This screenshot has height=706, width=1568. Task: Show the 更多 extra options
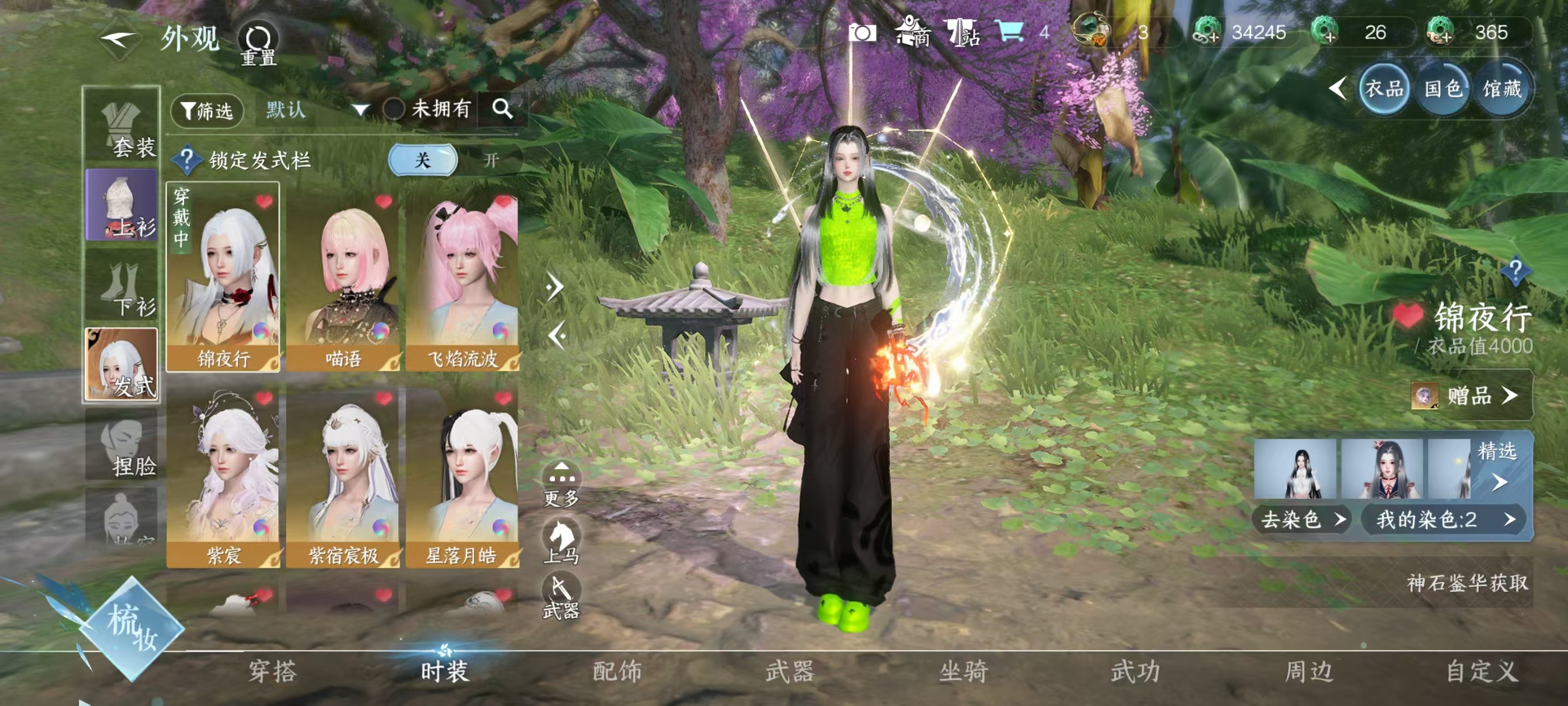(x=561, y=485)
